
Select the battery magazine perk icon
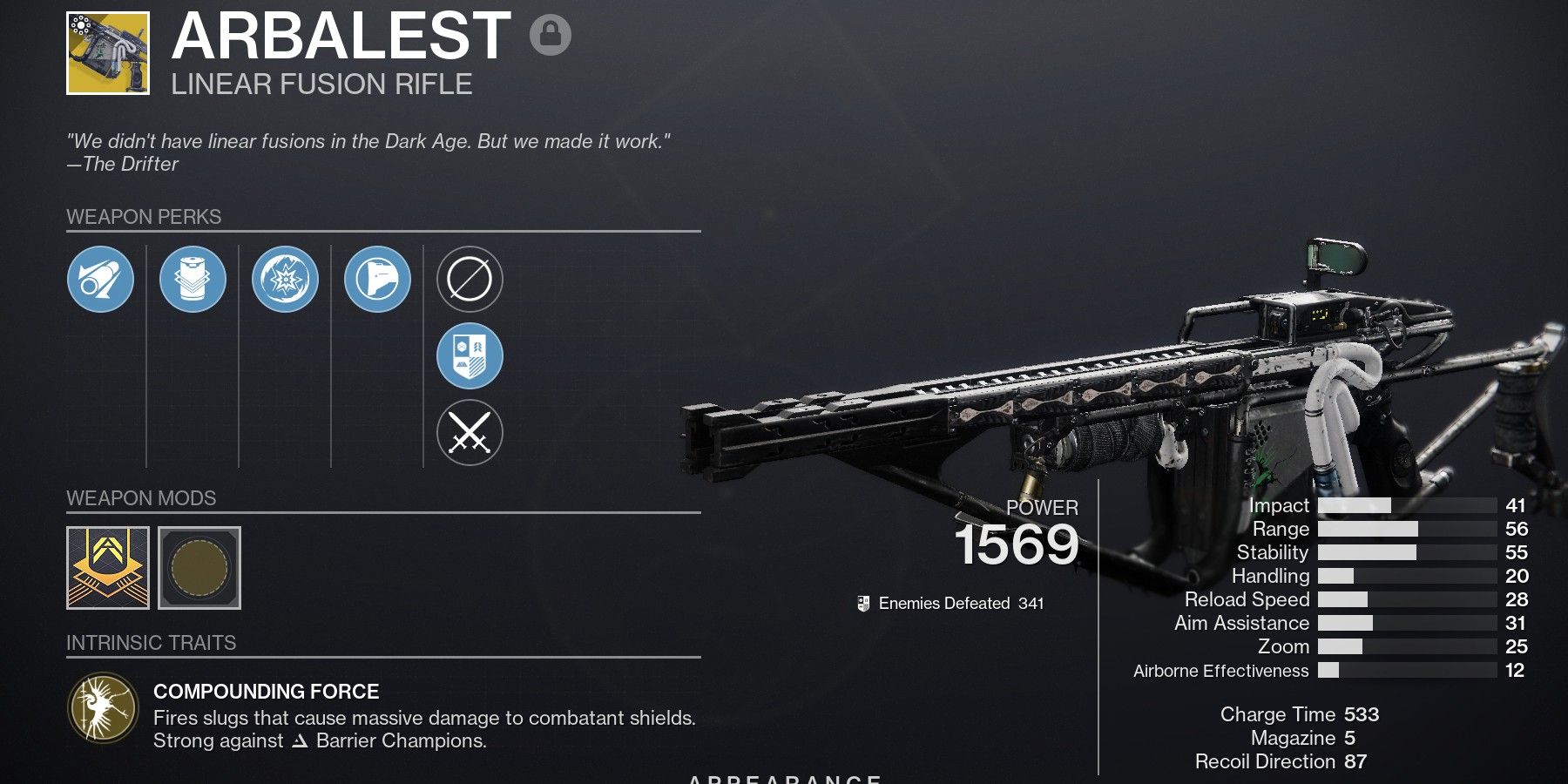[193, 280]
